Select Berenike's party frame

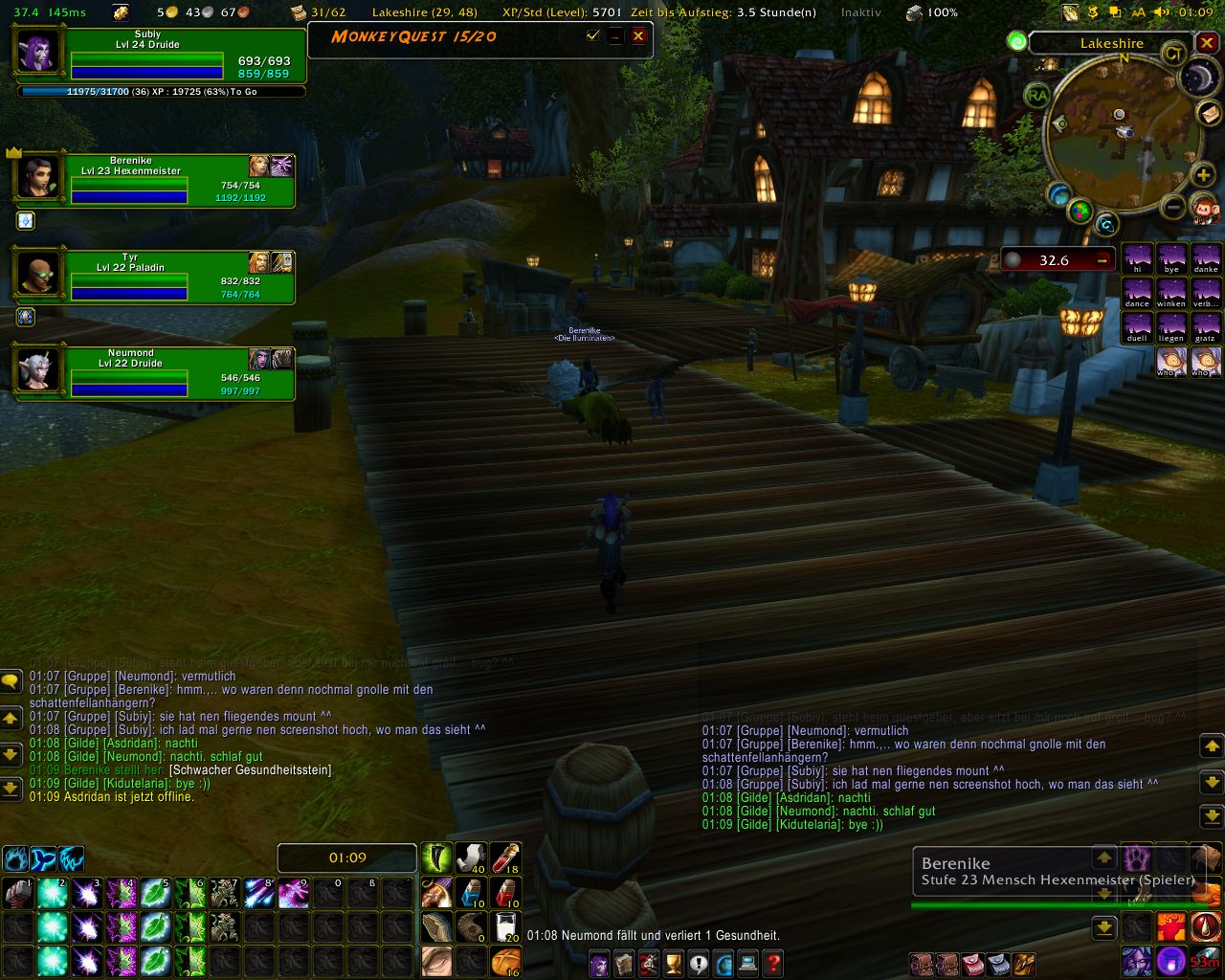153,180
